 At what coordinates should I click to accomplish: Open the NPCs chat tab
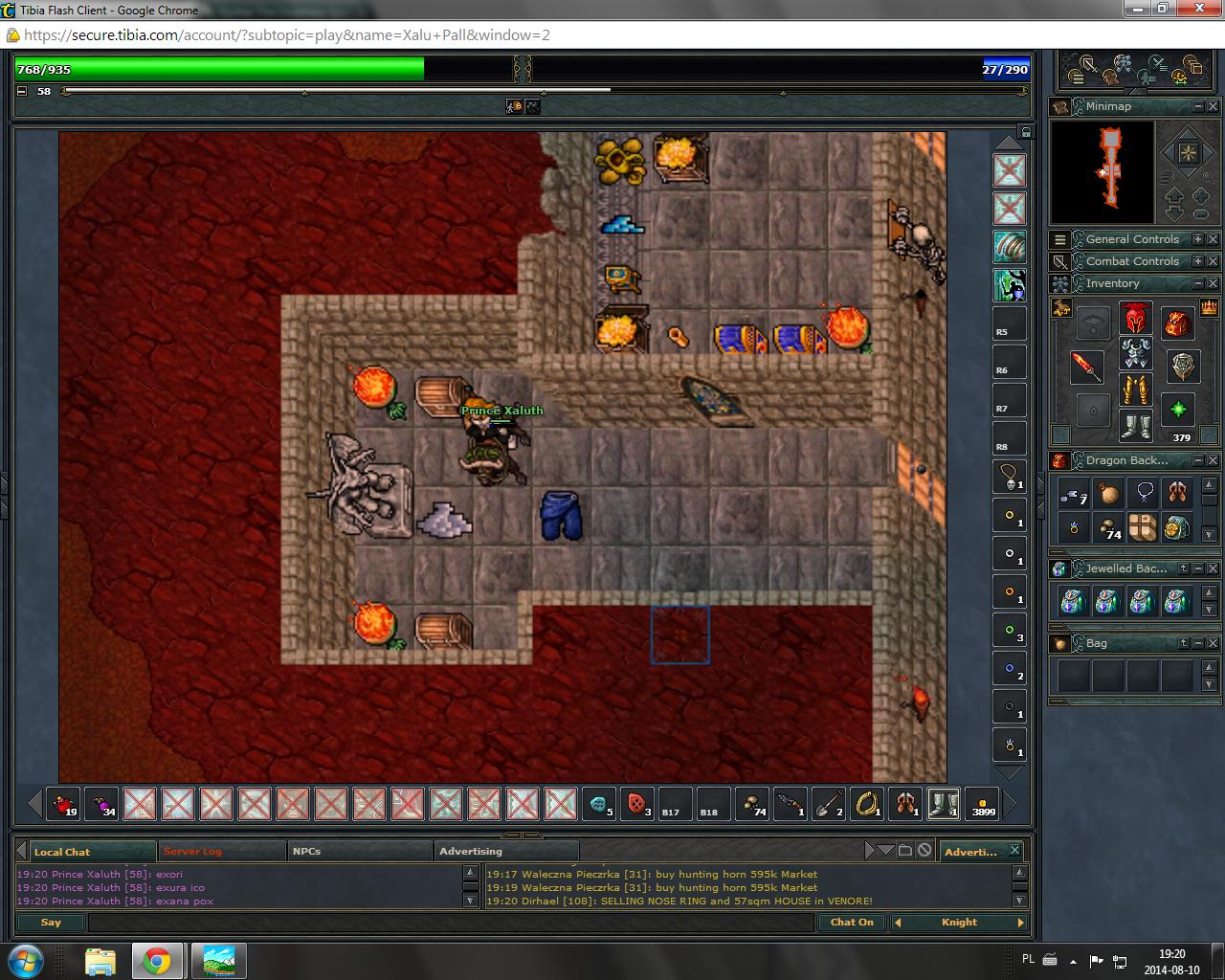point(307,851)
